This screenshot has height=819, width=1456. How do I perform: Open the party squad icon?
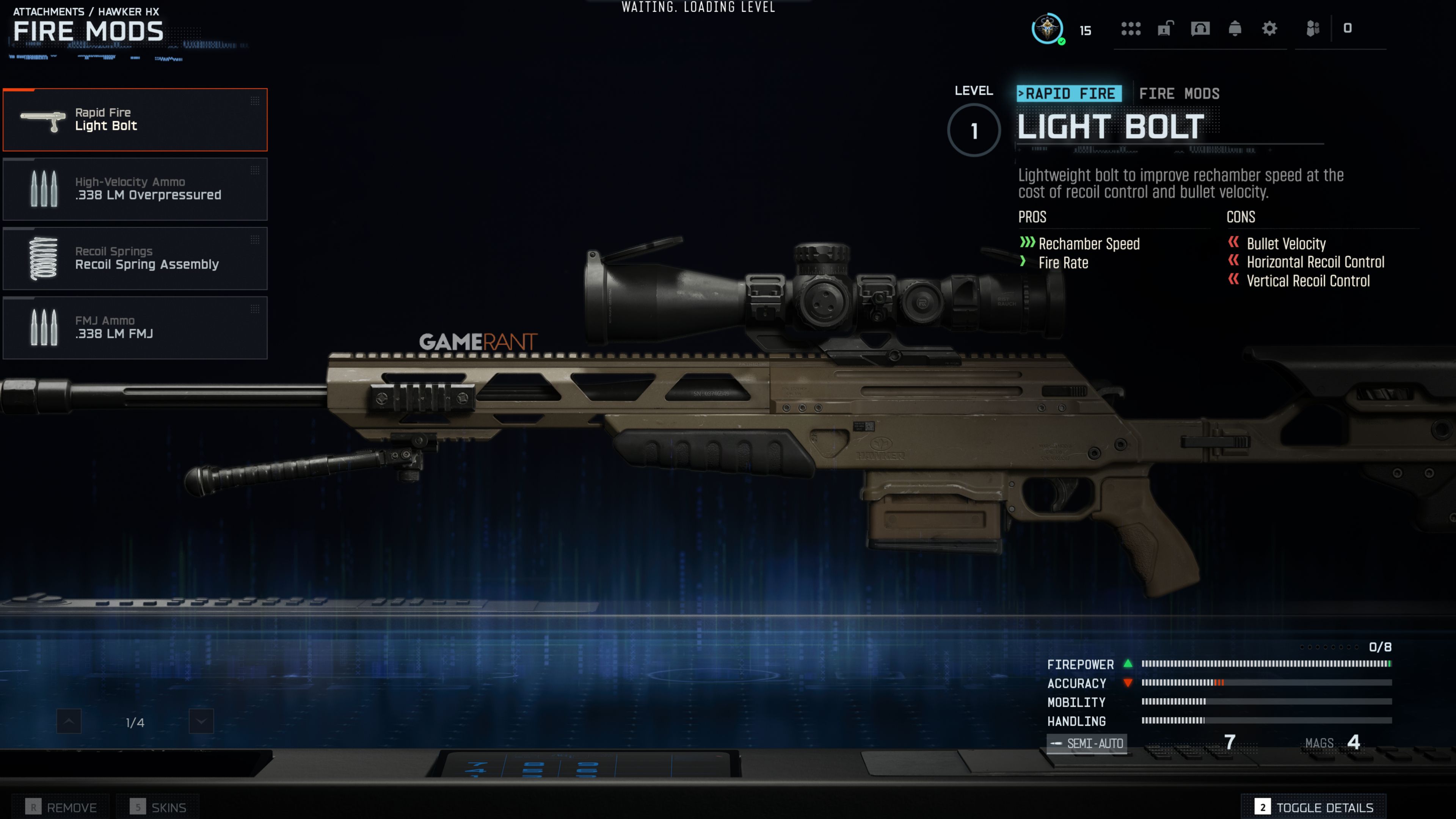click(1312, 28)
